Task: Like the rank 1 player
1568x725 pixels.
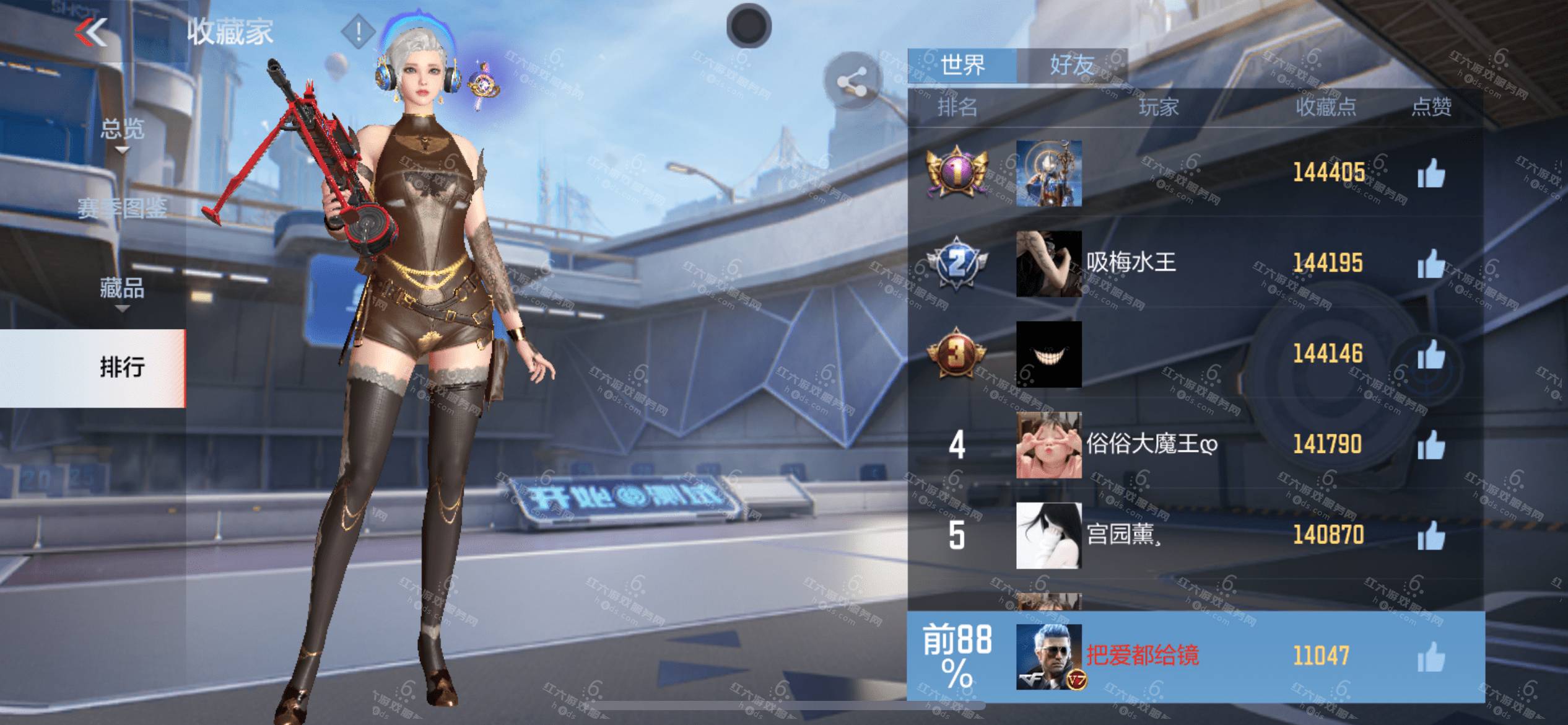Action: [1431, 173]
